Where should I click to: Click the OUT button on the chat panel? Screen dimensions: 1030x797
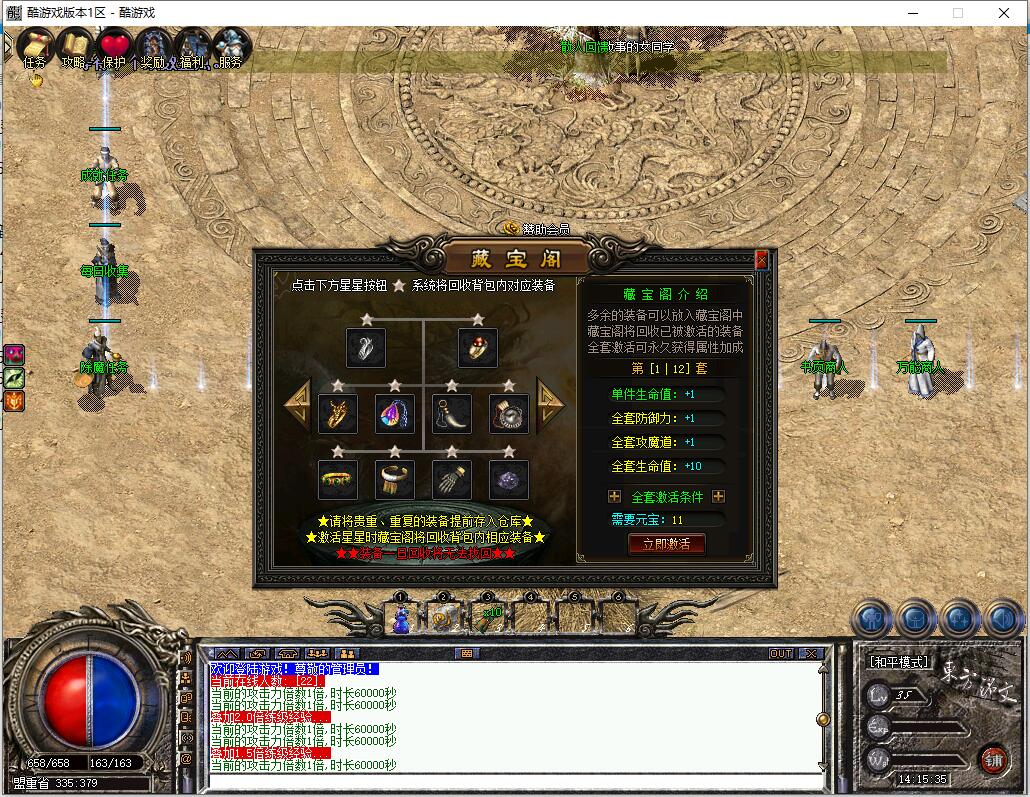click(780, 654)
